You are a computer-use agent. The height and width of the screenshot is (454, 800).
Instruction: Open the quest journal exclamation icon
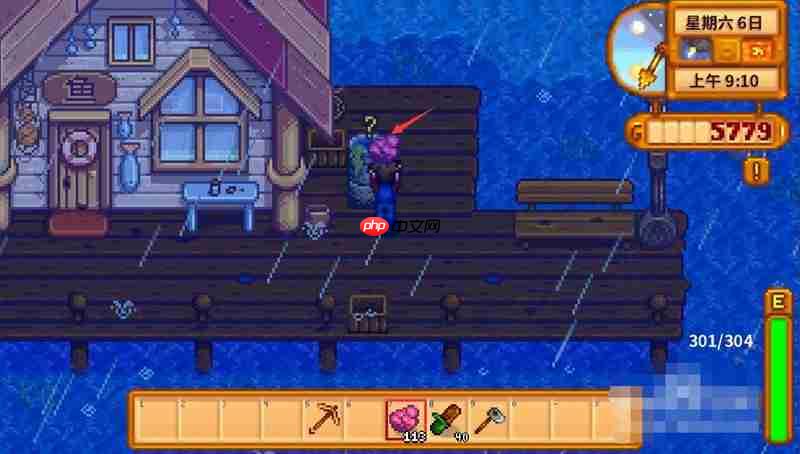757,170
